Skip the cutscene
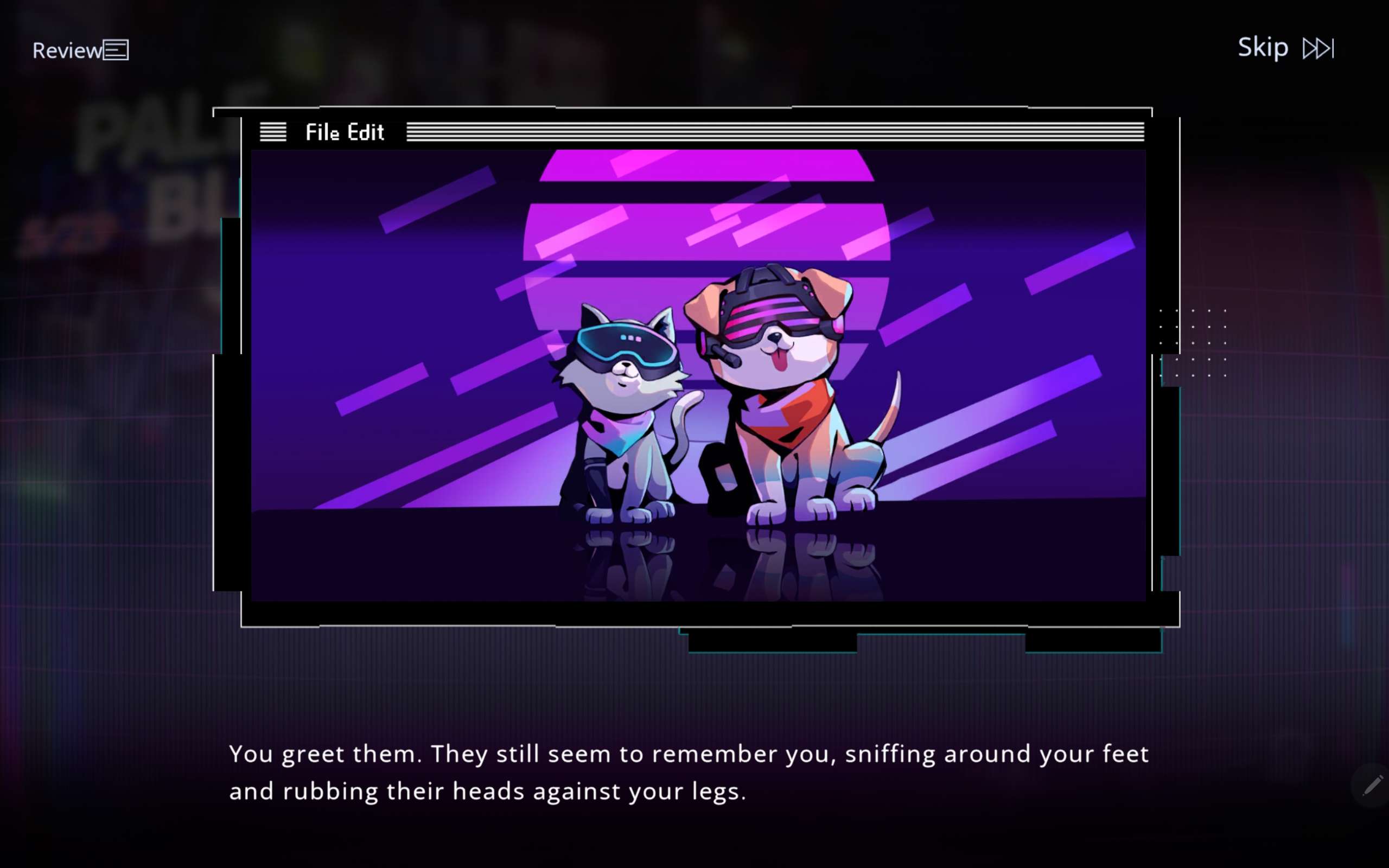 click(x=1284, y=48)
